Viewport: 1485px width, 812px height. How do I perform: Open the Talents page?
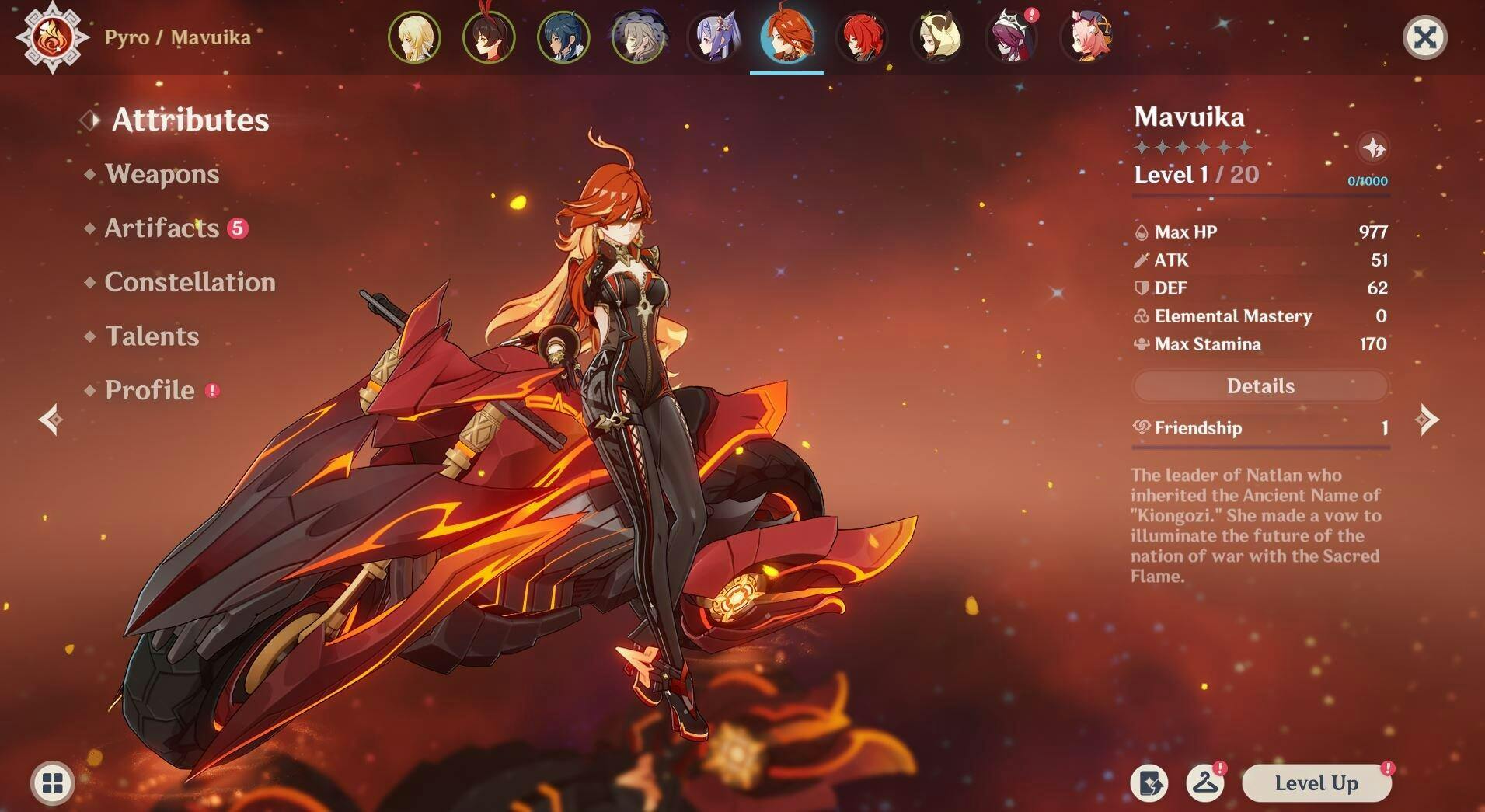(x=152, y=336)
